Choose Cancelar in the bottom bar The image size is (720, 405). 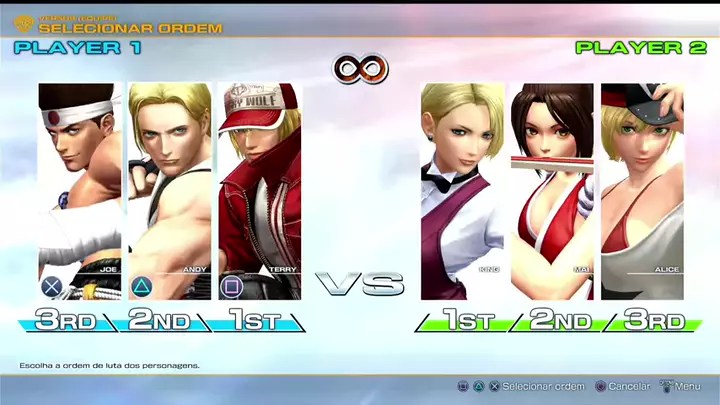629,386
